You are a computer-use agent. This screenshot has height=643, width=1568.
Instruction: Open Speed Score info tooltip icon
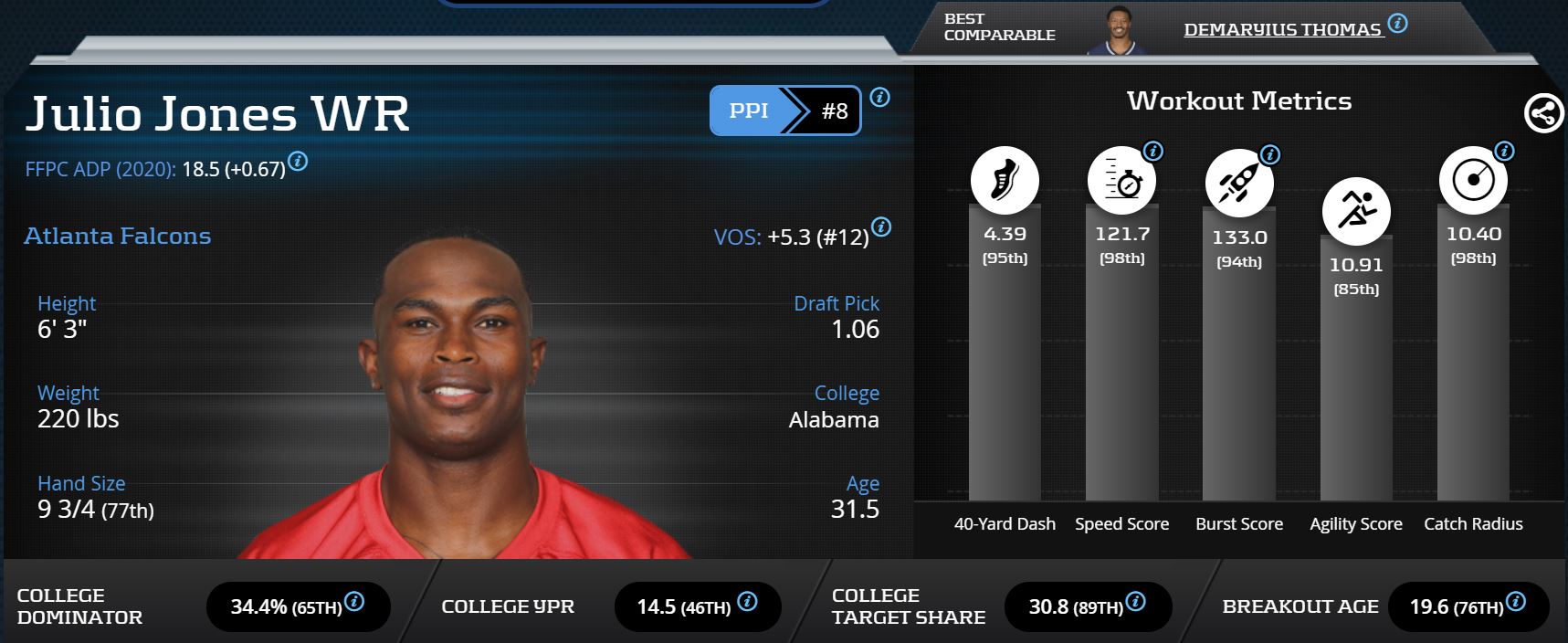1153,152
